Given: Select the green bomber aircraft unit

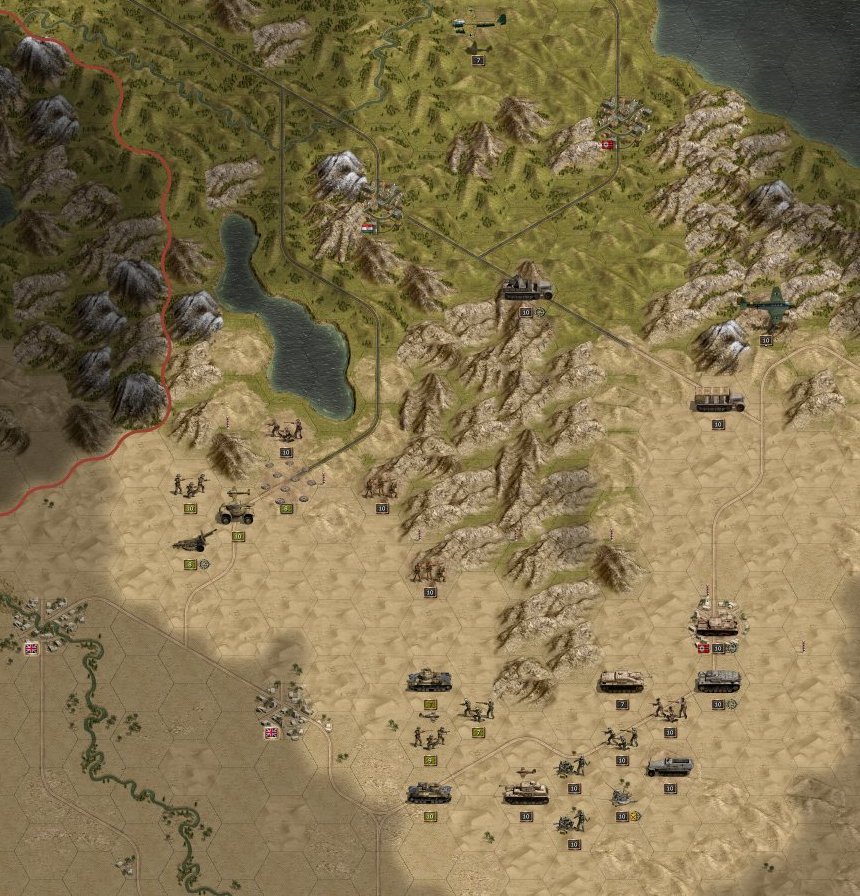Looking at the screenshot, I should click(766, 304).
